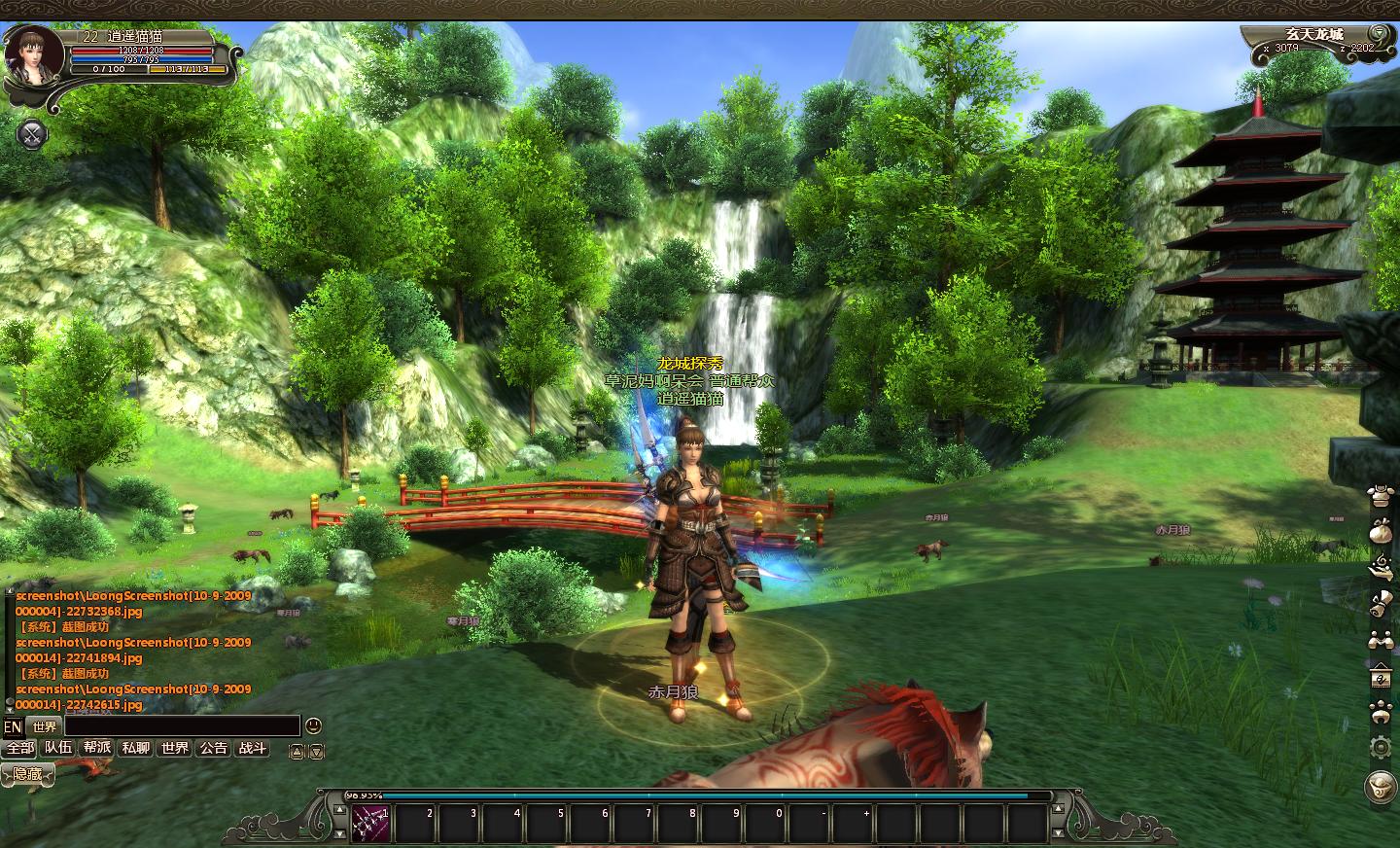The height and width of the screenshot is (848, 1400).
Task: Open the gold ingot shop button
Action: coord(1379,784)
